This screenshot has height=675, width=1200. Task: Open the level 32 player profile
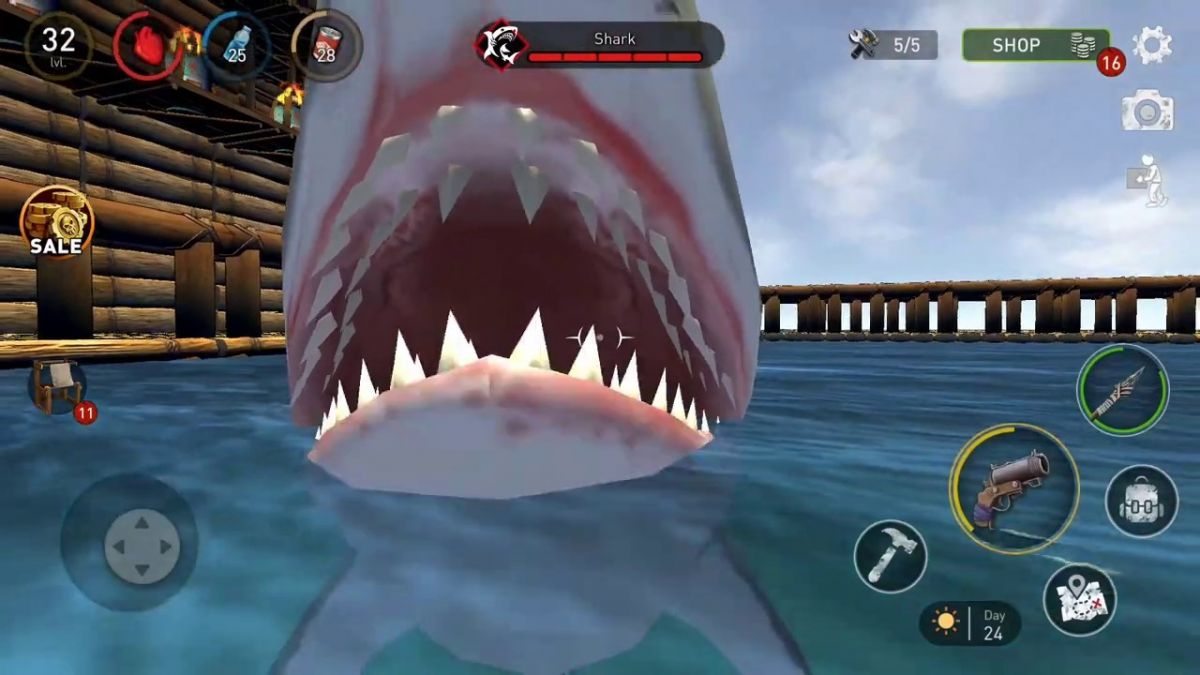point(59,45)
